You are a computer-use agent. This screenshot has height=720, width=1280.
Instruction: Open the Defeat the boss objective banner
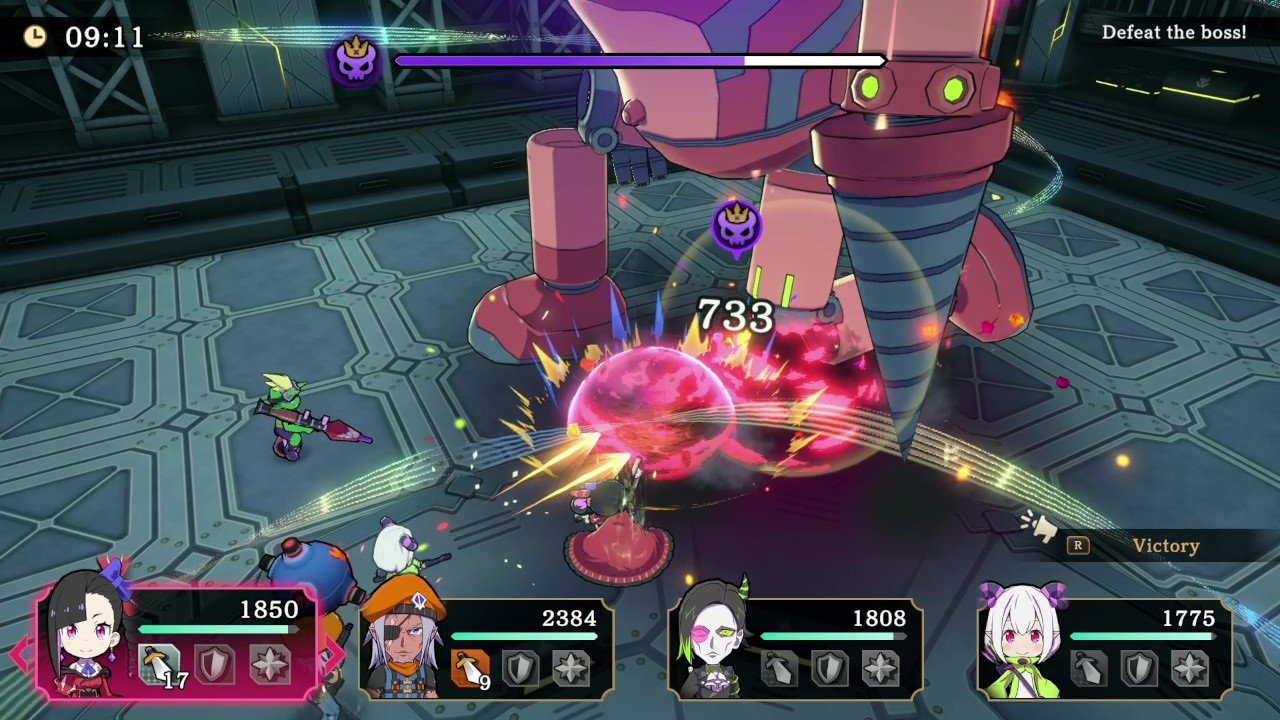click(1175, 31)
